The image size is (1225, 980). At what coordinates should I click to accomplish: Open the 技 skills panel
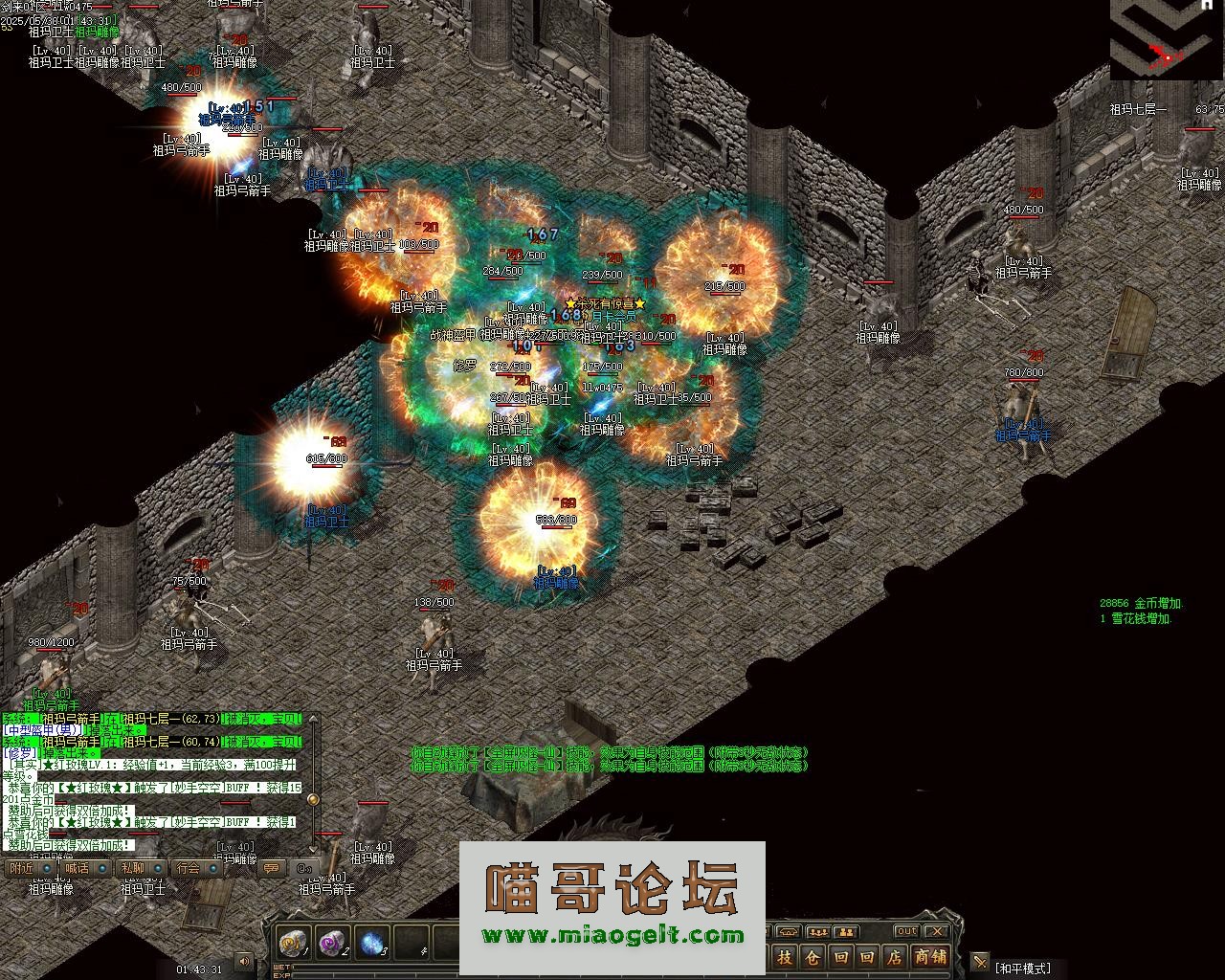pos(785,957)
